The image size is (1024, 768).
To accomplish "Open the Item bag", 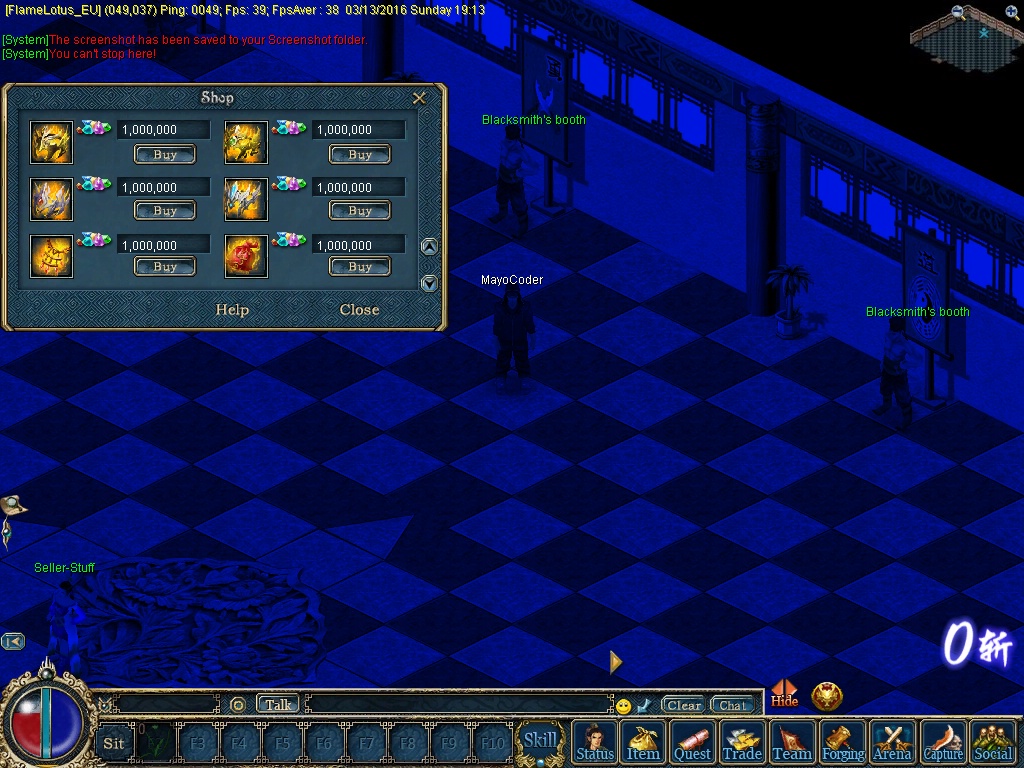I will [x=644, y=742].
